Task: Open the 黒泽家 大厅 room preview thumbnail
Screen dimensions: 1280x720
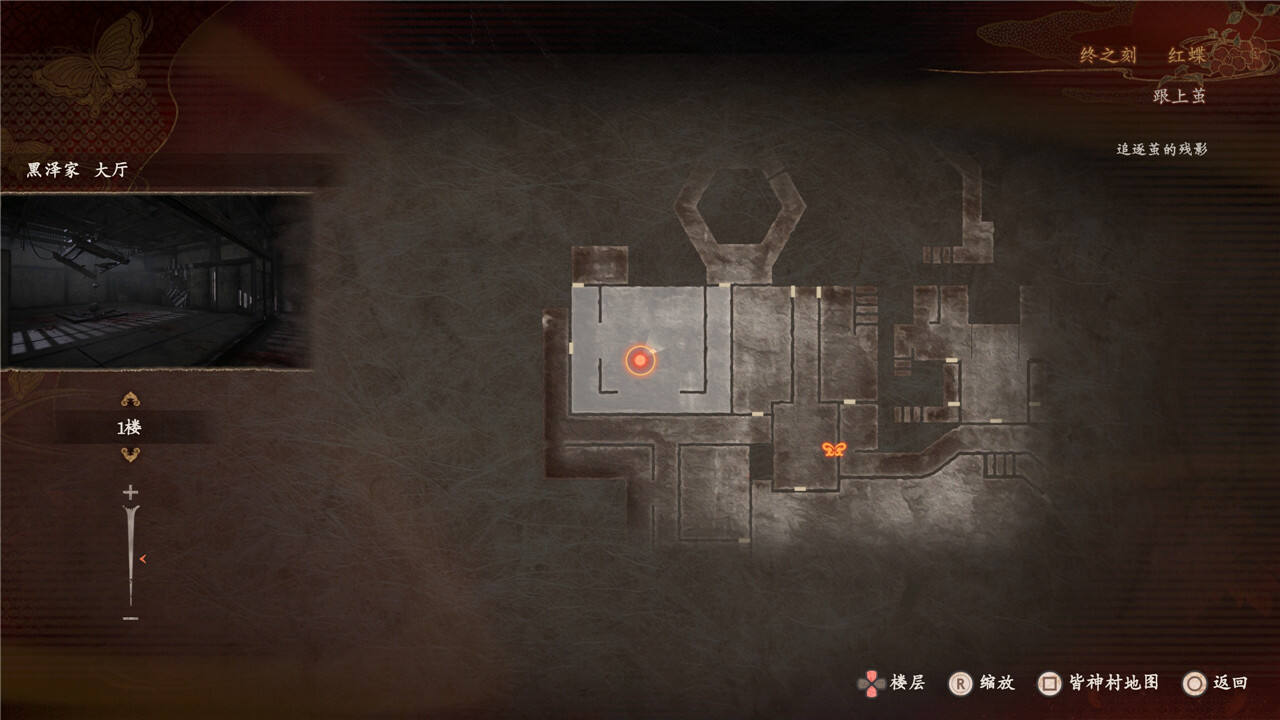Action: [x=156, y=281]
